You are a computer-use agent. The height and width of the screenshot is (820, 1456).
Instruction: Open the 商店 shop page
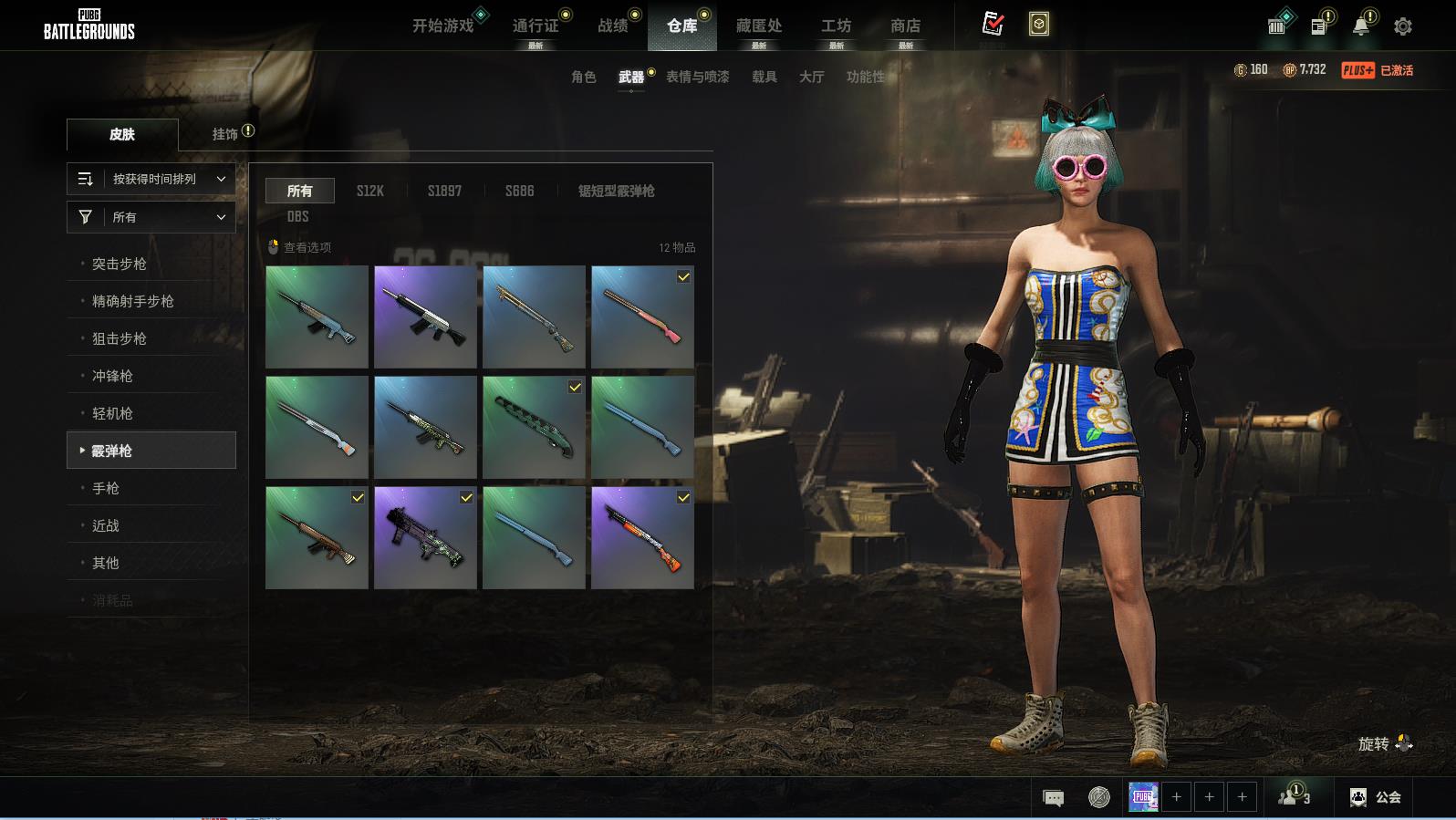point(905,26)
